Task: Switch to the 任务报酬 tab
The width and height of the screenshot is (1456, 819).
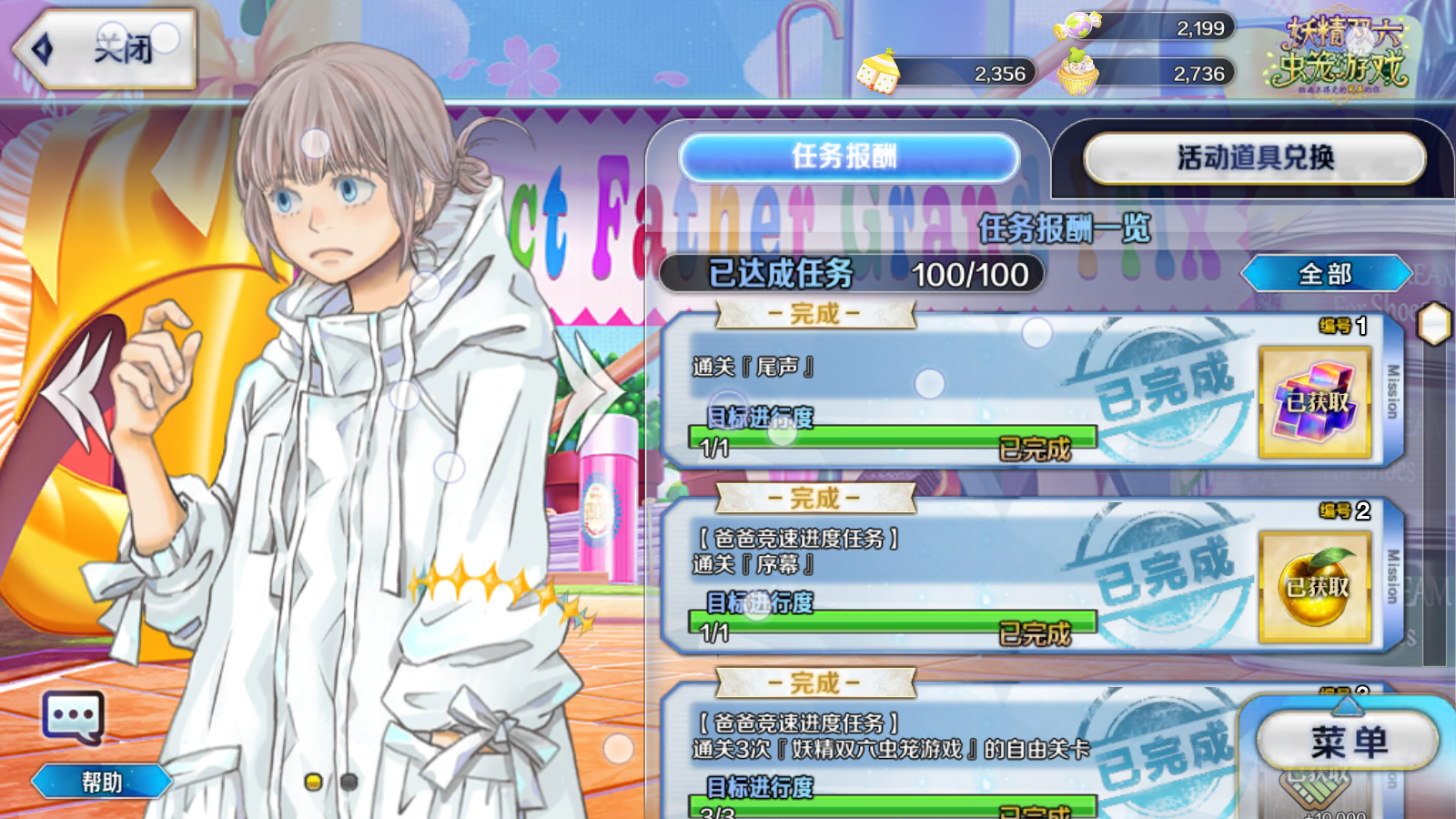Action: [x=847, y=157]
